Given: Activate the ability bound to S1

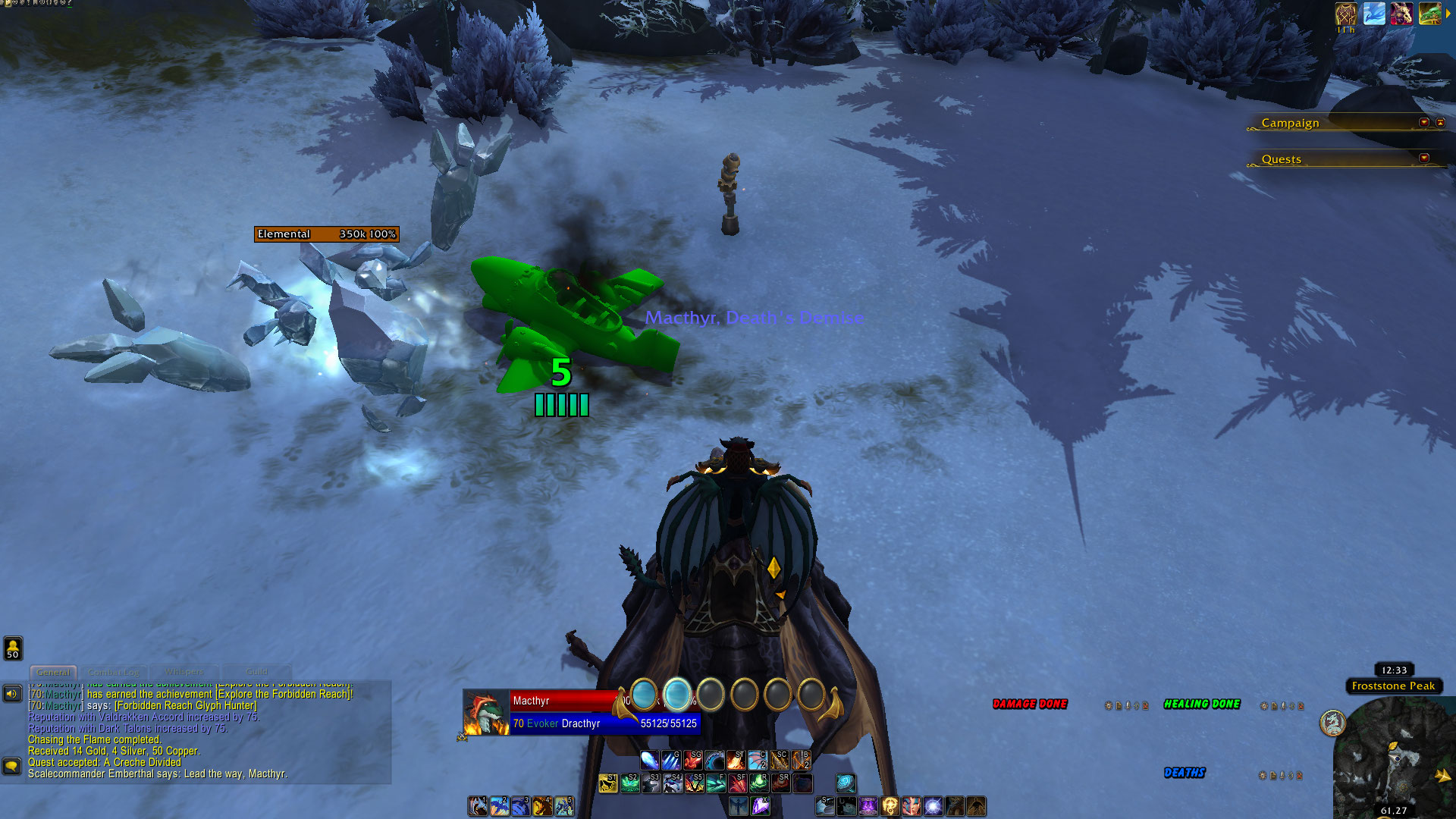Looking at the screenshot, I should [607, 783].
